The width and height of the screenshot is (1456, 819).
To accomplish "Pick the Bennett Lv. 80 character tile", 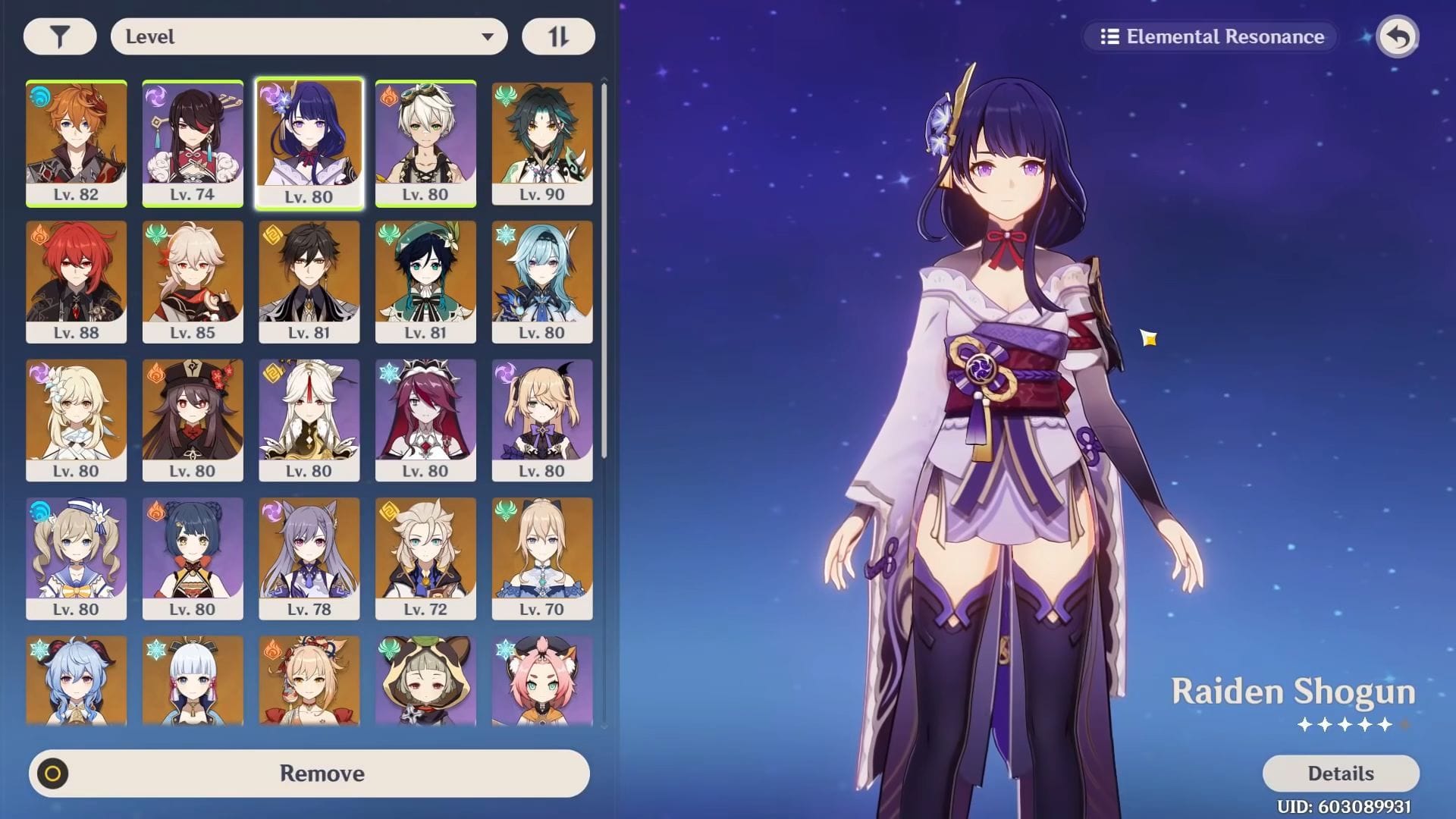I will coord(425,143).
